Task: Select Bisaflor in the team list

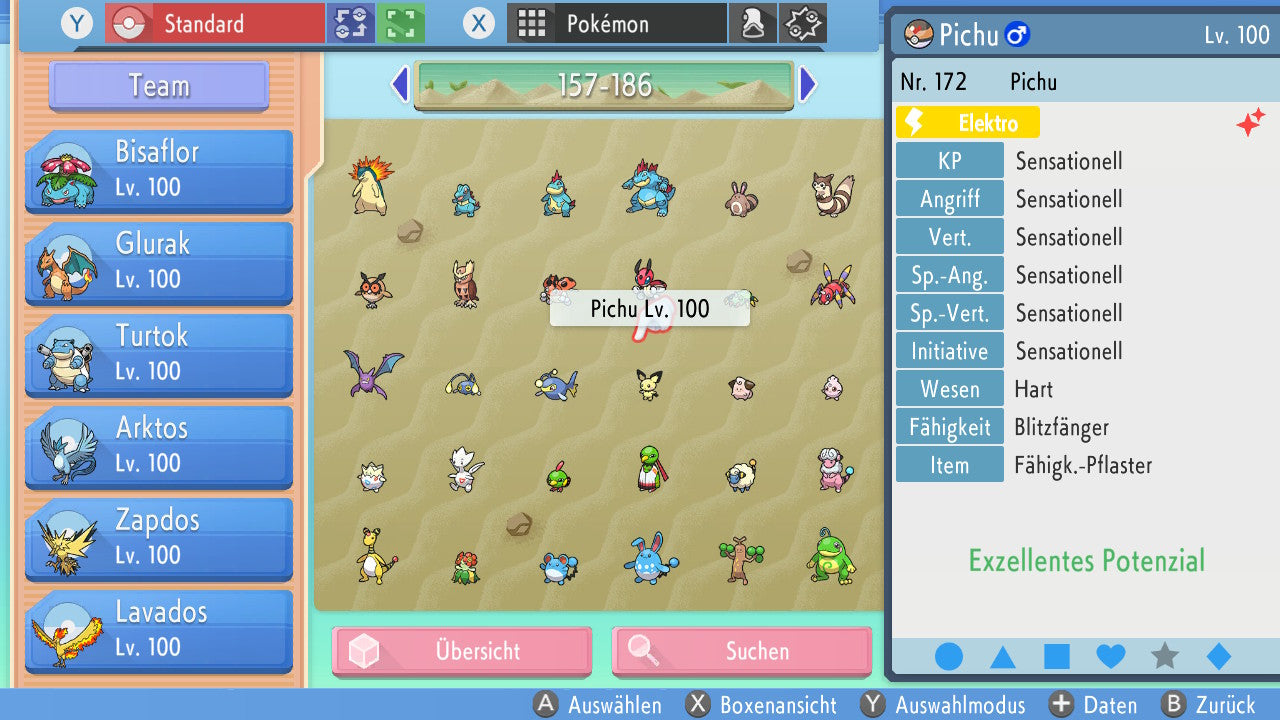Action: tap(159, 170)
